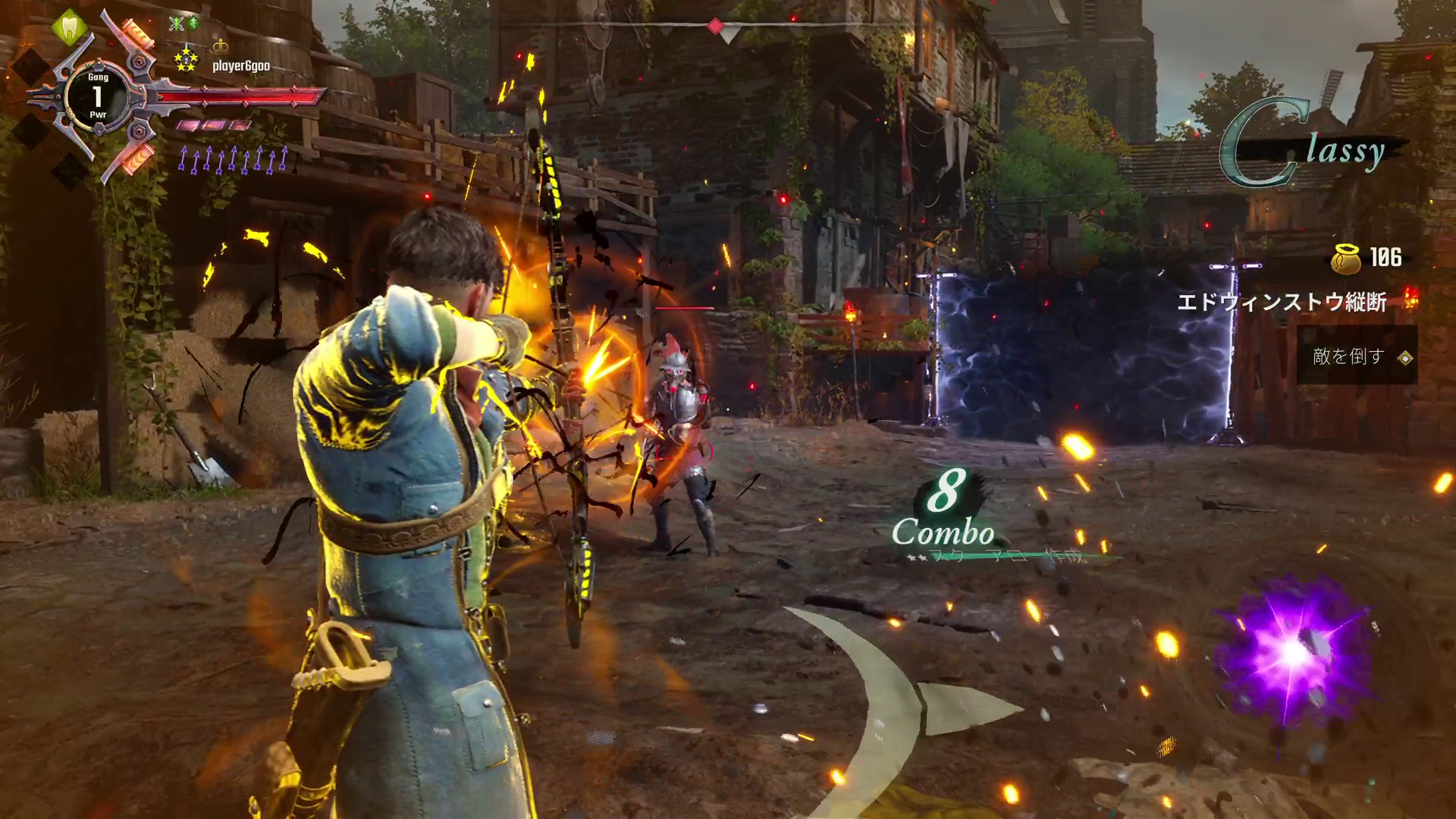Click the Gang Pwr circular gauge

98,96
